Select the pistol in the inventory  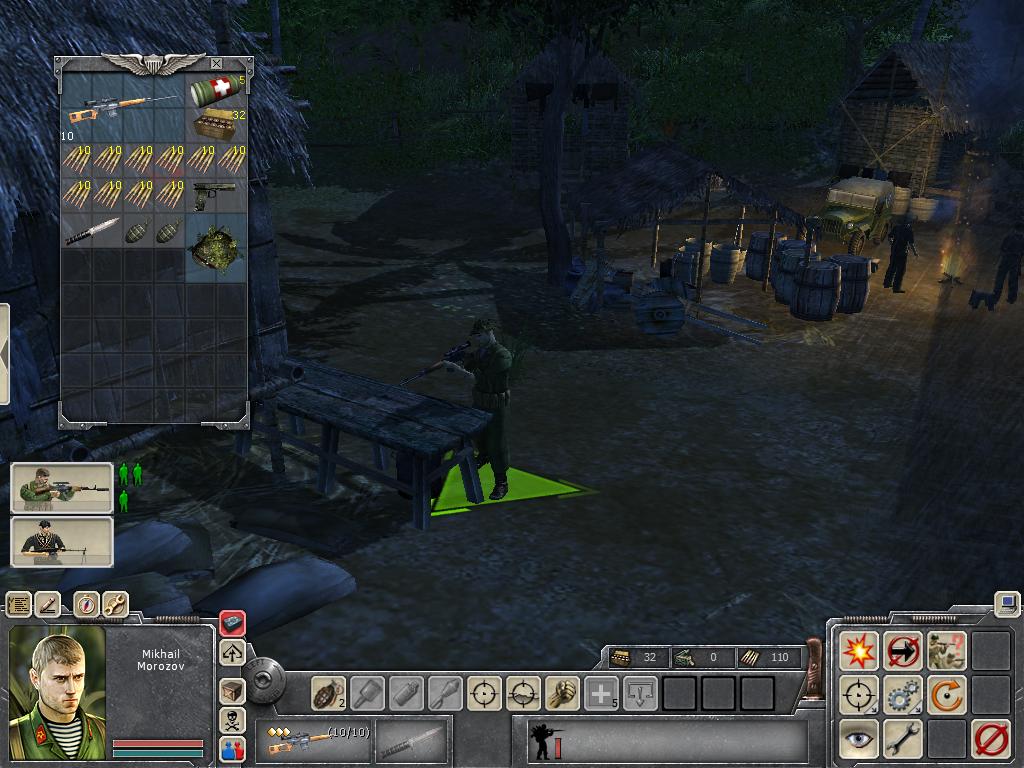(x=215, y=194)
